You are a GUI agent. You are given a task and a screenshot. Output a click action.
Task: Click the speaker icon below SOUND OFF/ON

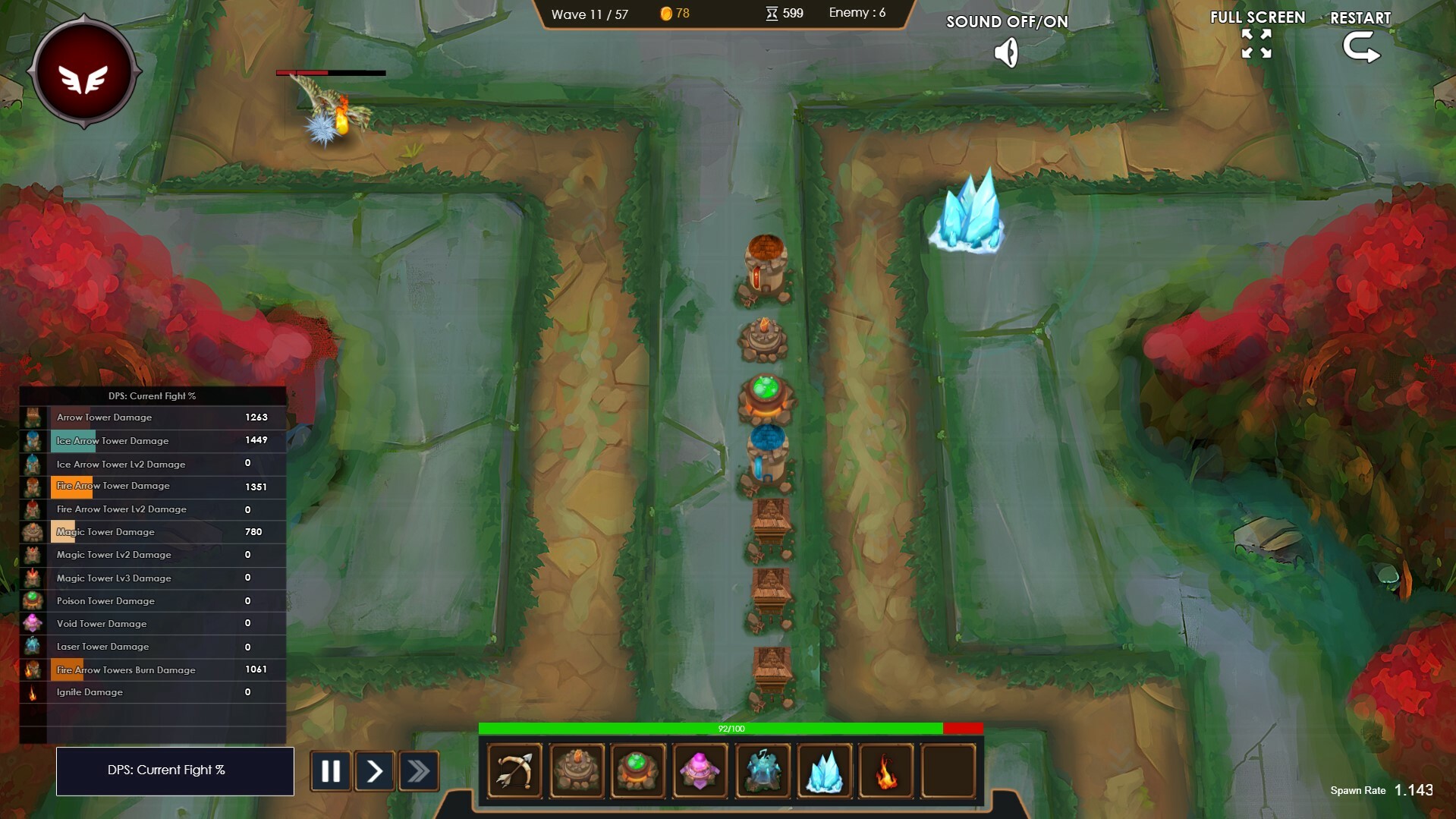(1007, 52)
